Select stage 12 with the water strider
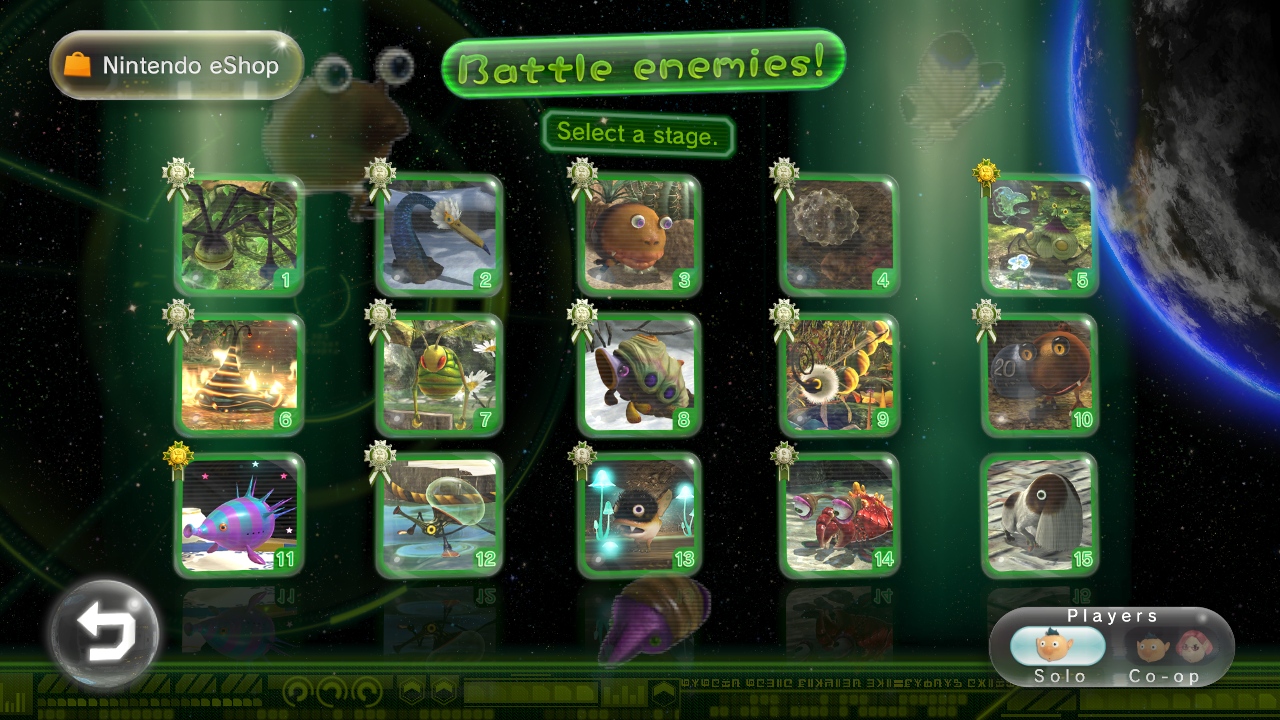The width and height of the screenshot is (1280, 720). pyautogui.click(x=439, y=515)
